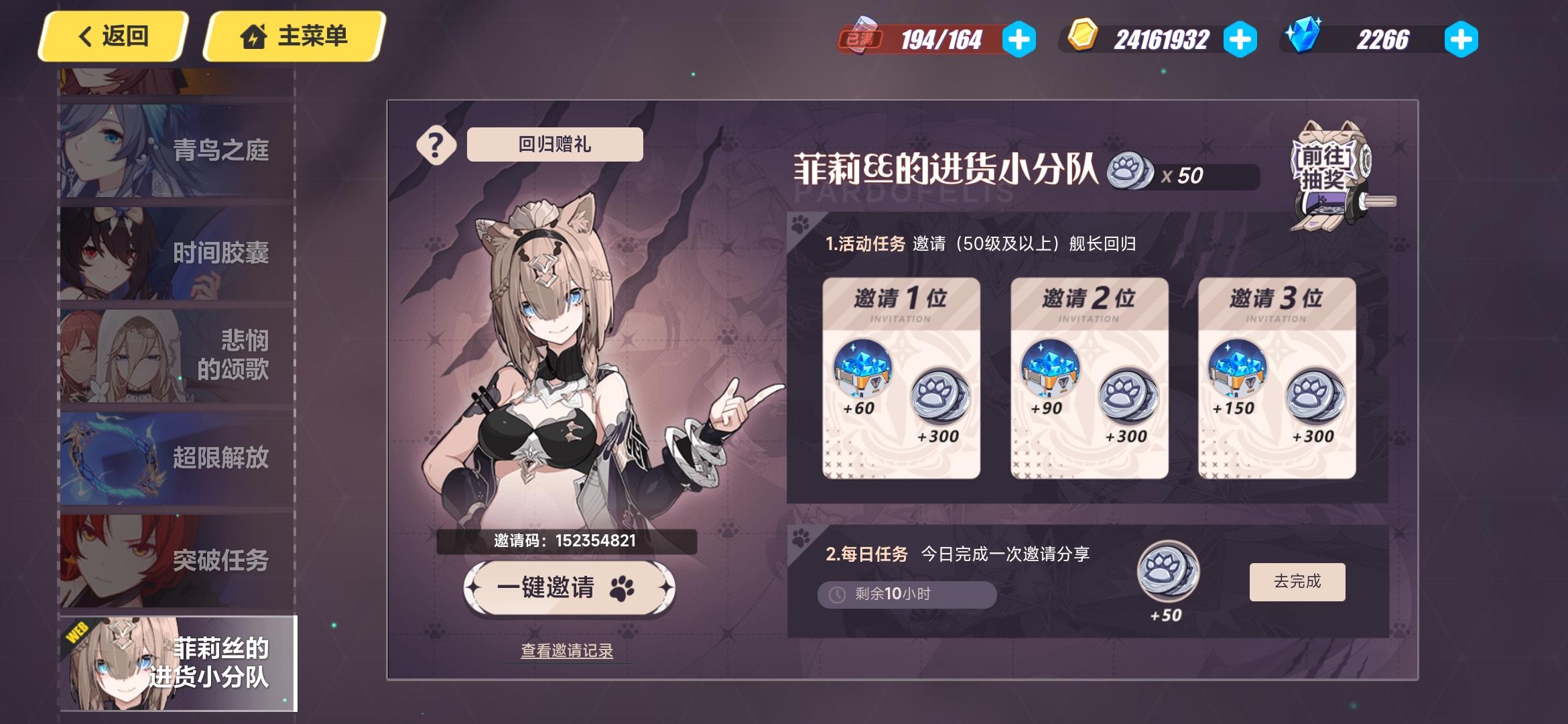Open the 回归赠礼 header panel
Image resolution: width=1568 pixels, height=724 pixels.
553,143
